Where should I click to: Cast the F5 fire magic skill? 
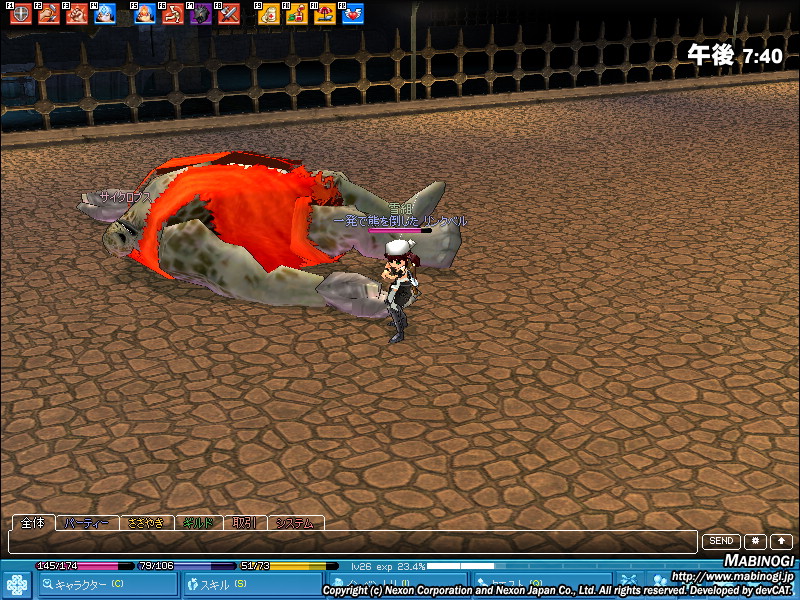[145, 15]
